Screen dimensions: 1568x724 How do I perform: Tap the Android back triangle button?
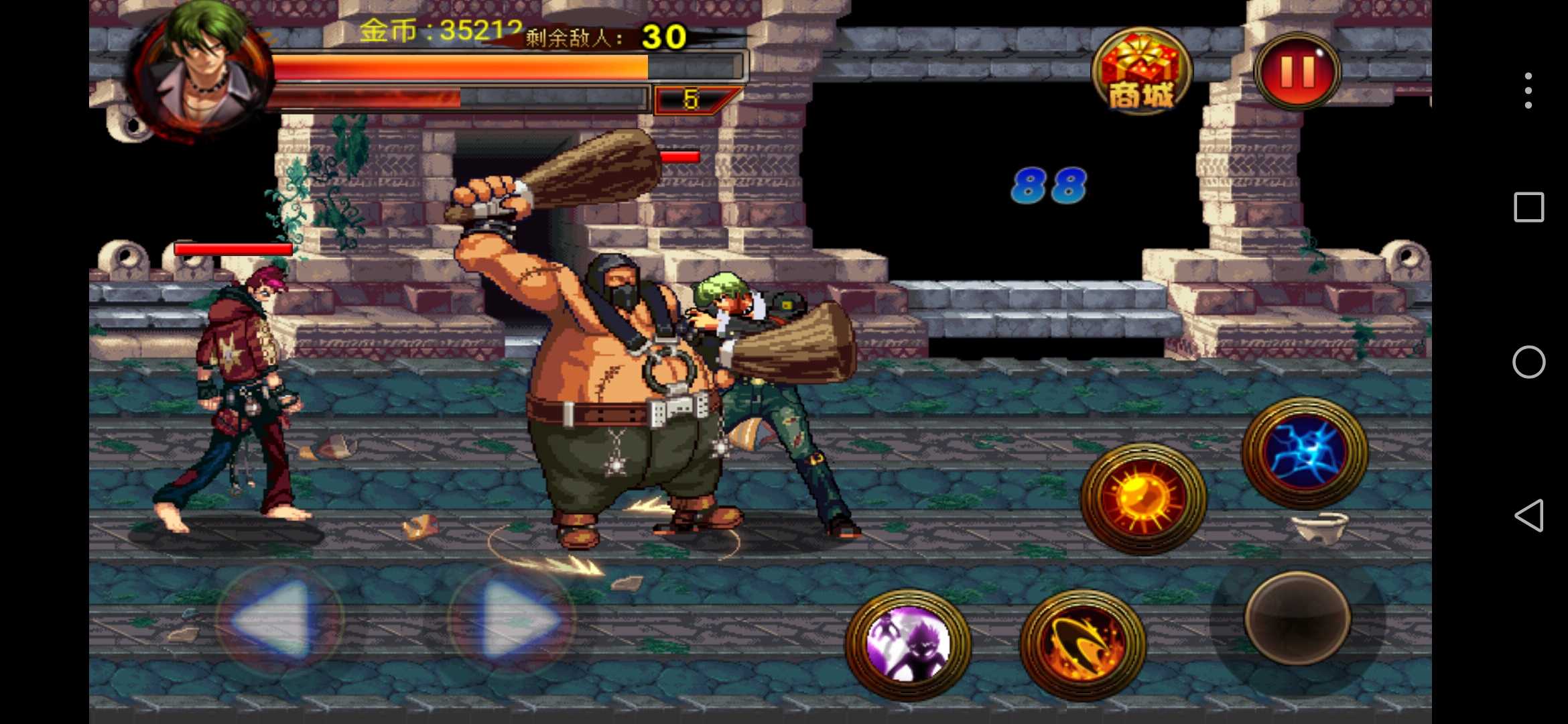click(1528, 516)
